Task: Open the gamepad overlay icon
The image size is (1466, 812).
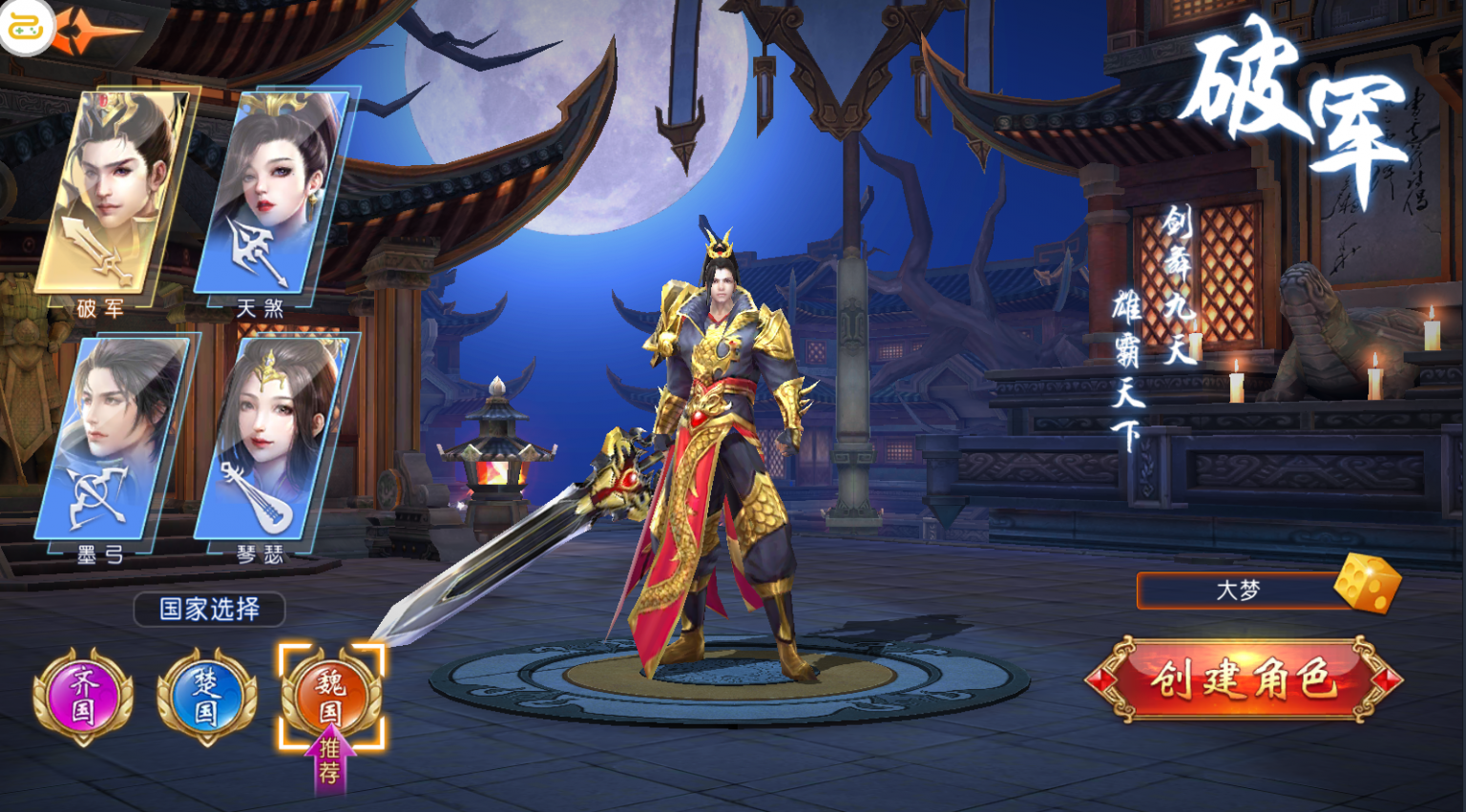Action: coord(25,27)
